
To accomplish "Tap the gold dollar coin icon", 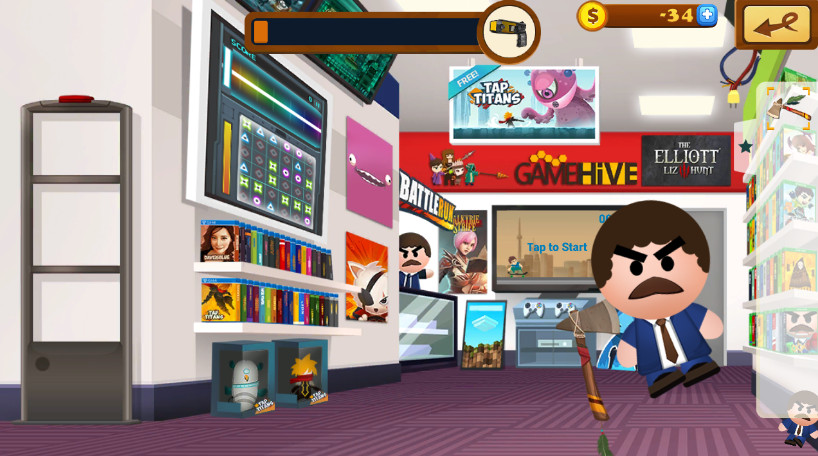I will coord(592,15).
